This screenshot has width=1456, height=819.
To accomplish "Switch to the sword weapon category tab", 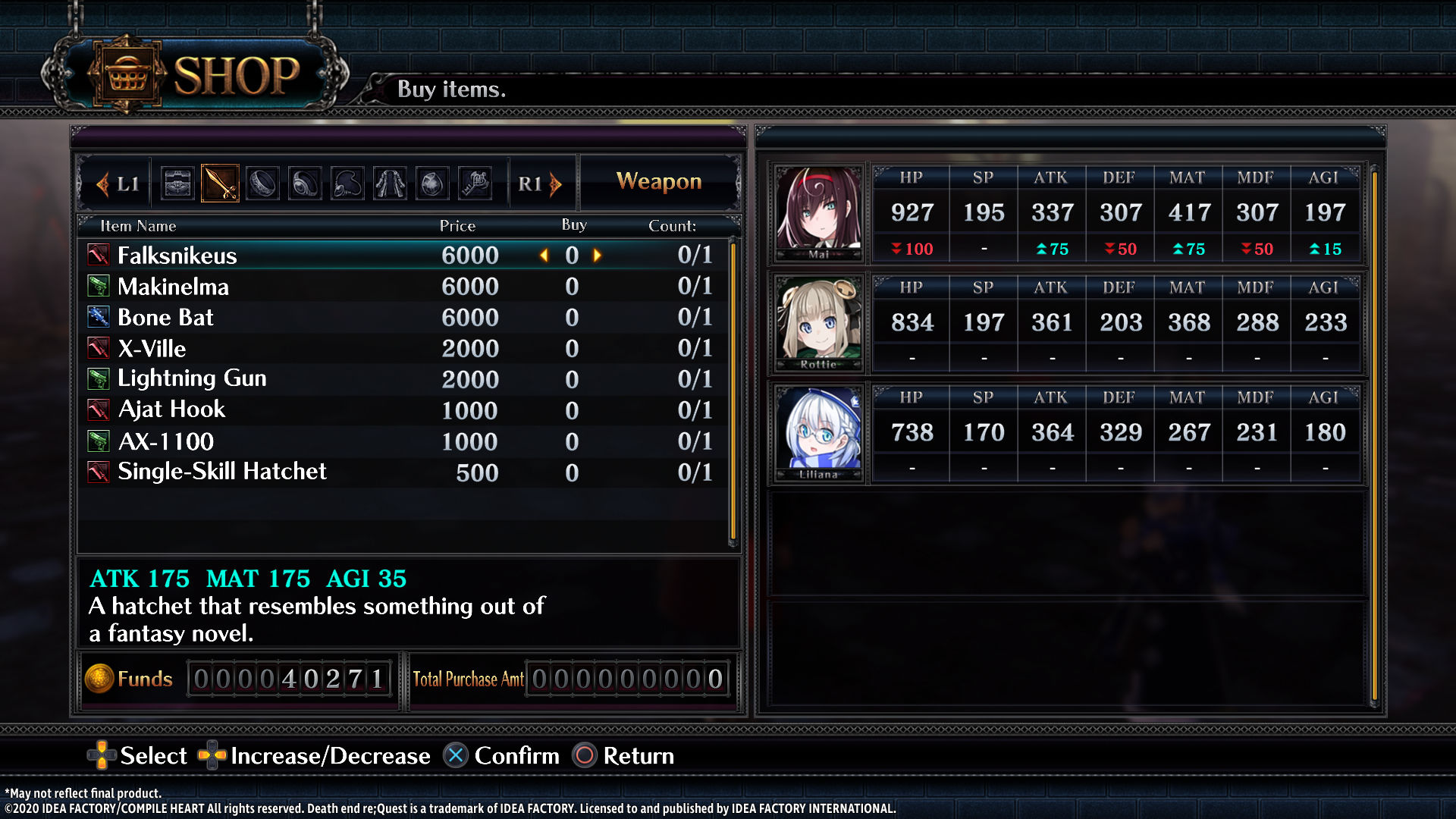I will (220, 184).
